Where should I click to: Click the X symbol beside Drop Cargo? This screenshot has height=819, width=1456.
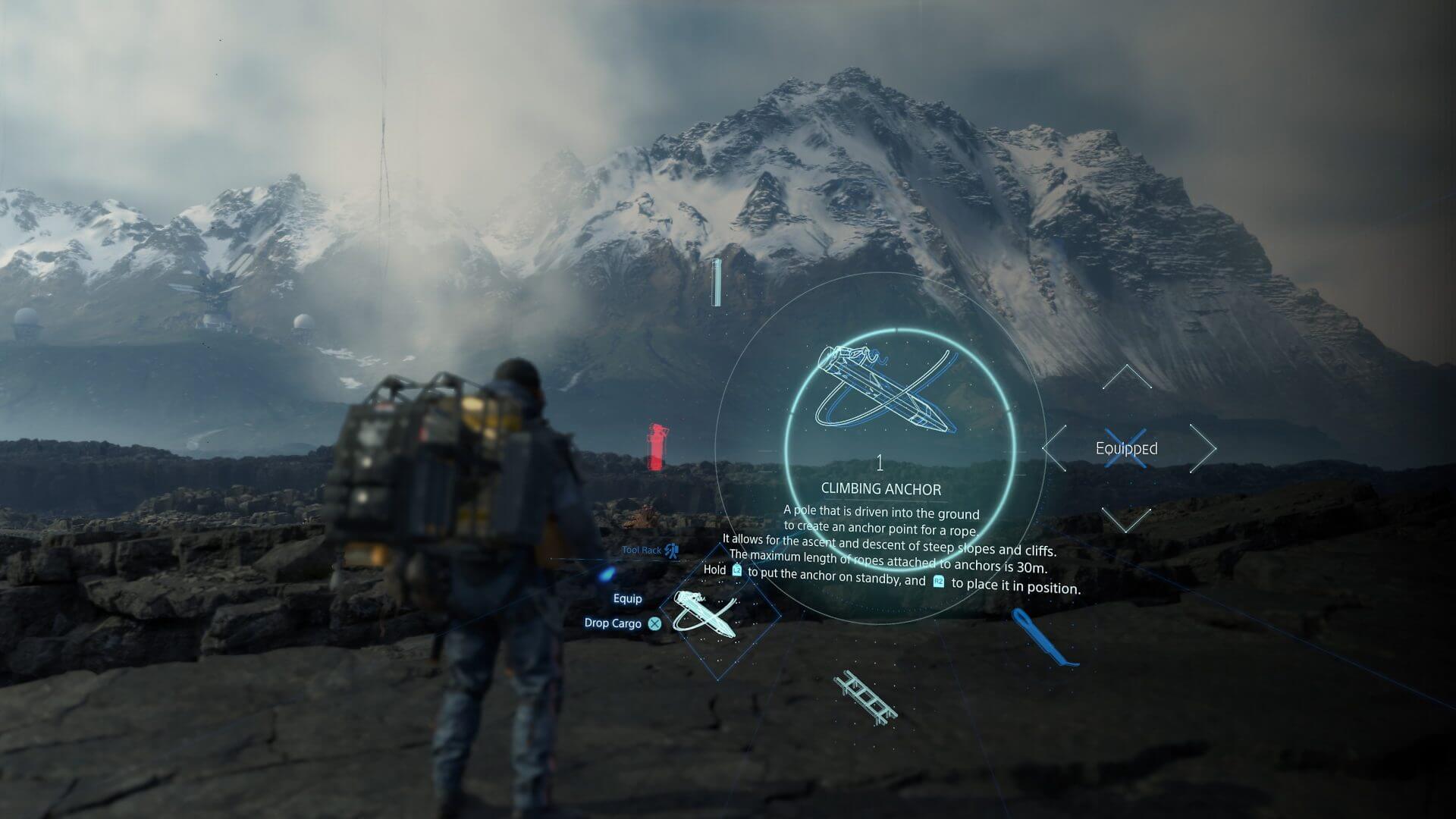coord(653,623)
